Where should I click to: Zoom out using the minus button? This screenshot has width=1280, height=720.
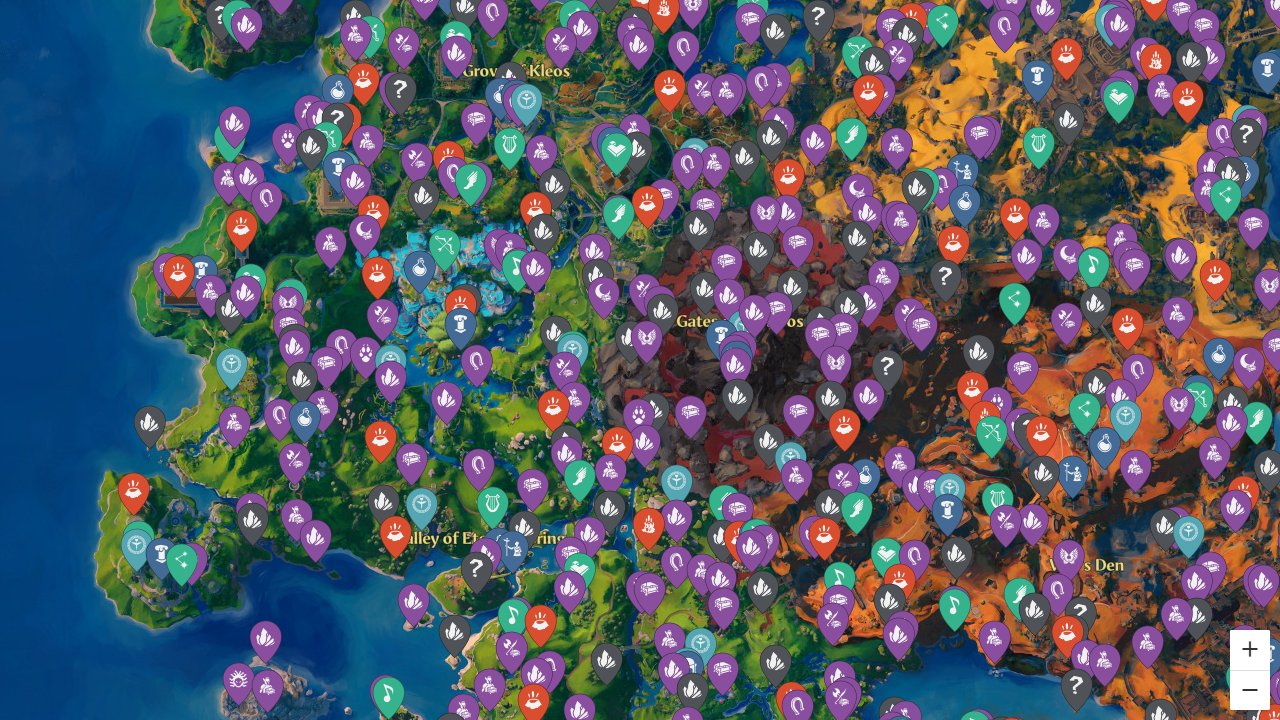coord(1249,689)
